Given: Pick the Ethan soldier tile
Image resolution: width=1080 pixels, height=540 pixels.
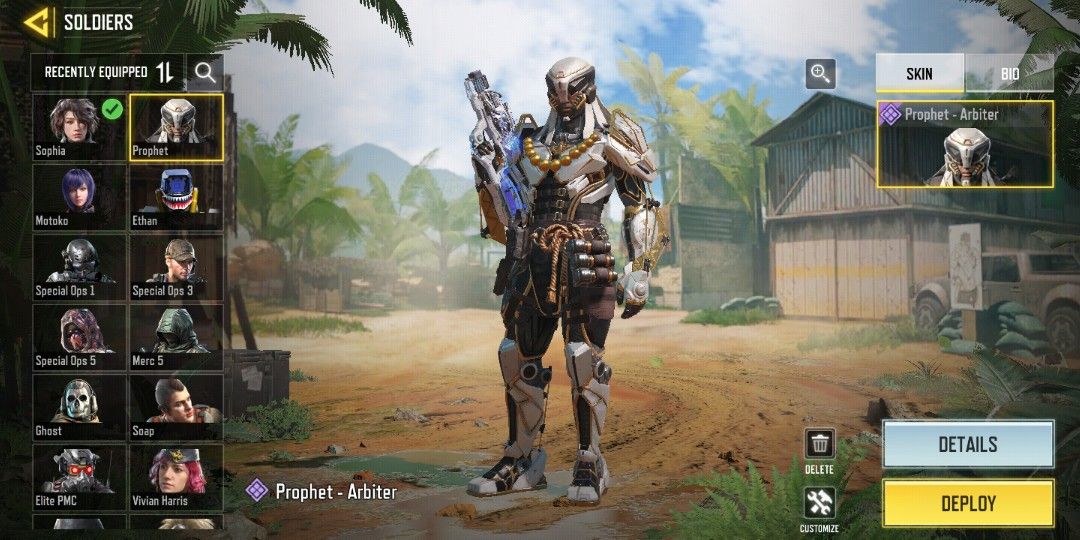Looking at the screenshot, I should (176, 197).
